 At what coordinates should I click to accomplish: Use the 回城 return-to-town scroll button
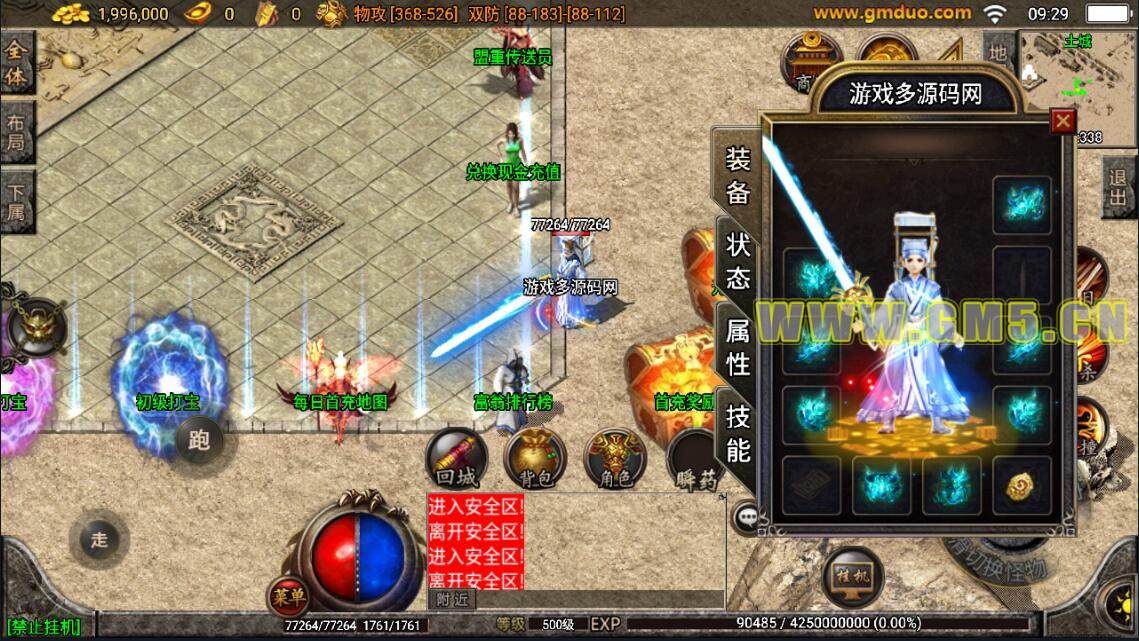click(457, 460)
